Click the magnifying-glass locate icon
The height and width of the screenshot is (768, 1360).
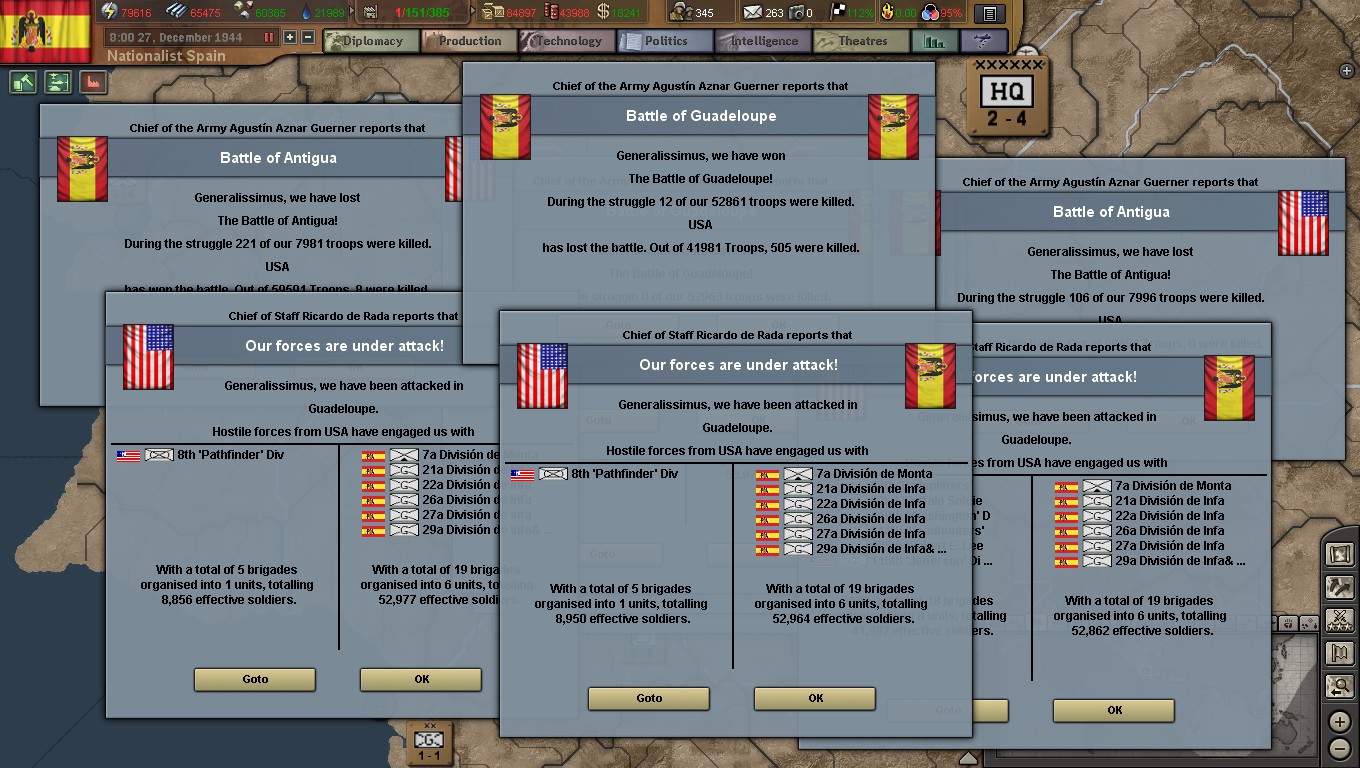pyautogui.click(x=1341, y=686)
